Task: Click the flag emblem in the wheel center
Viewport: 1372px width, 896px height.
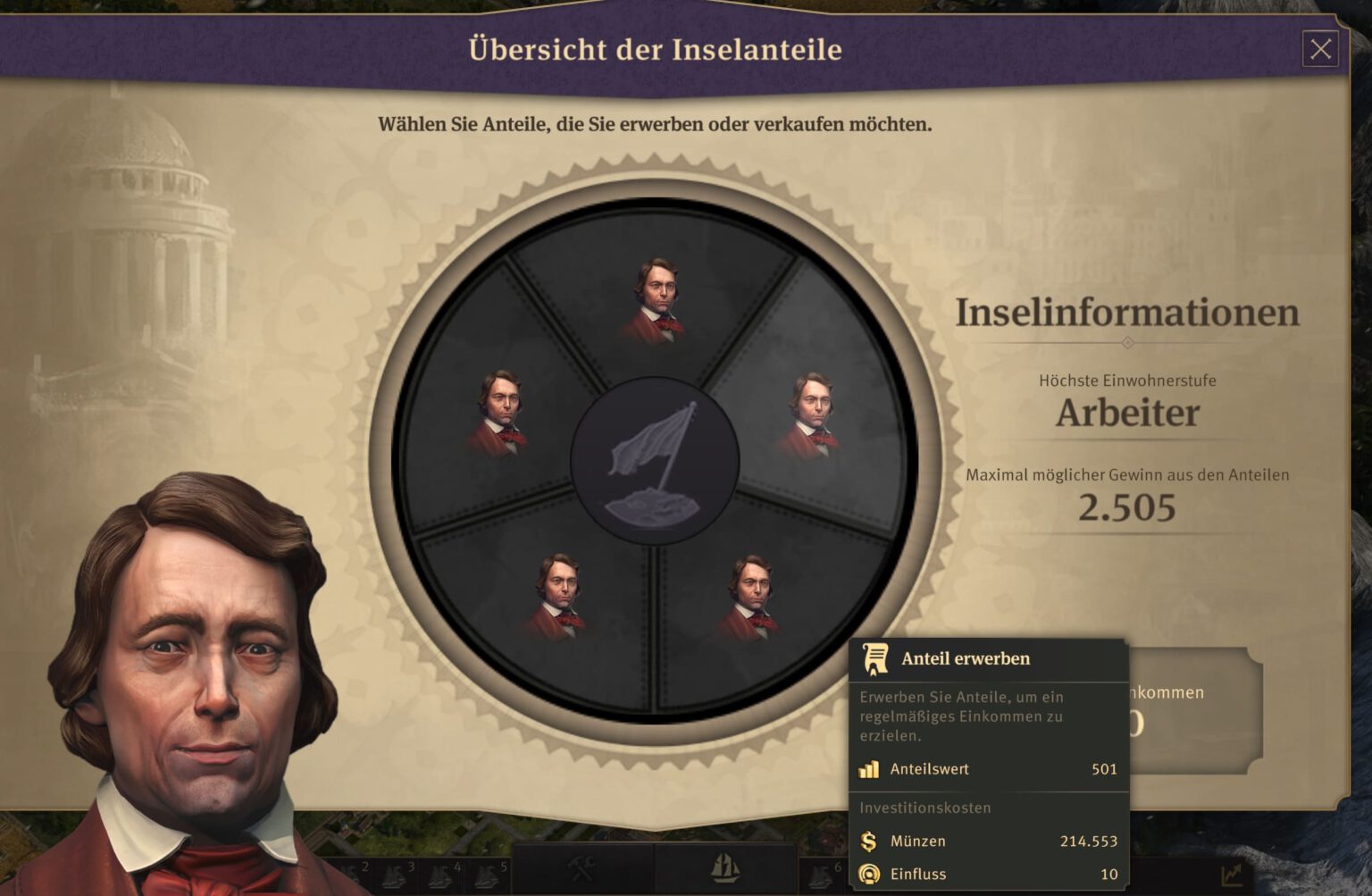Action: pos(655,462)
